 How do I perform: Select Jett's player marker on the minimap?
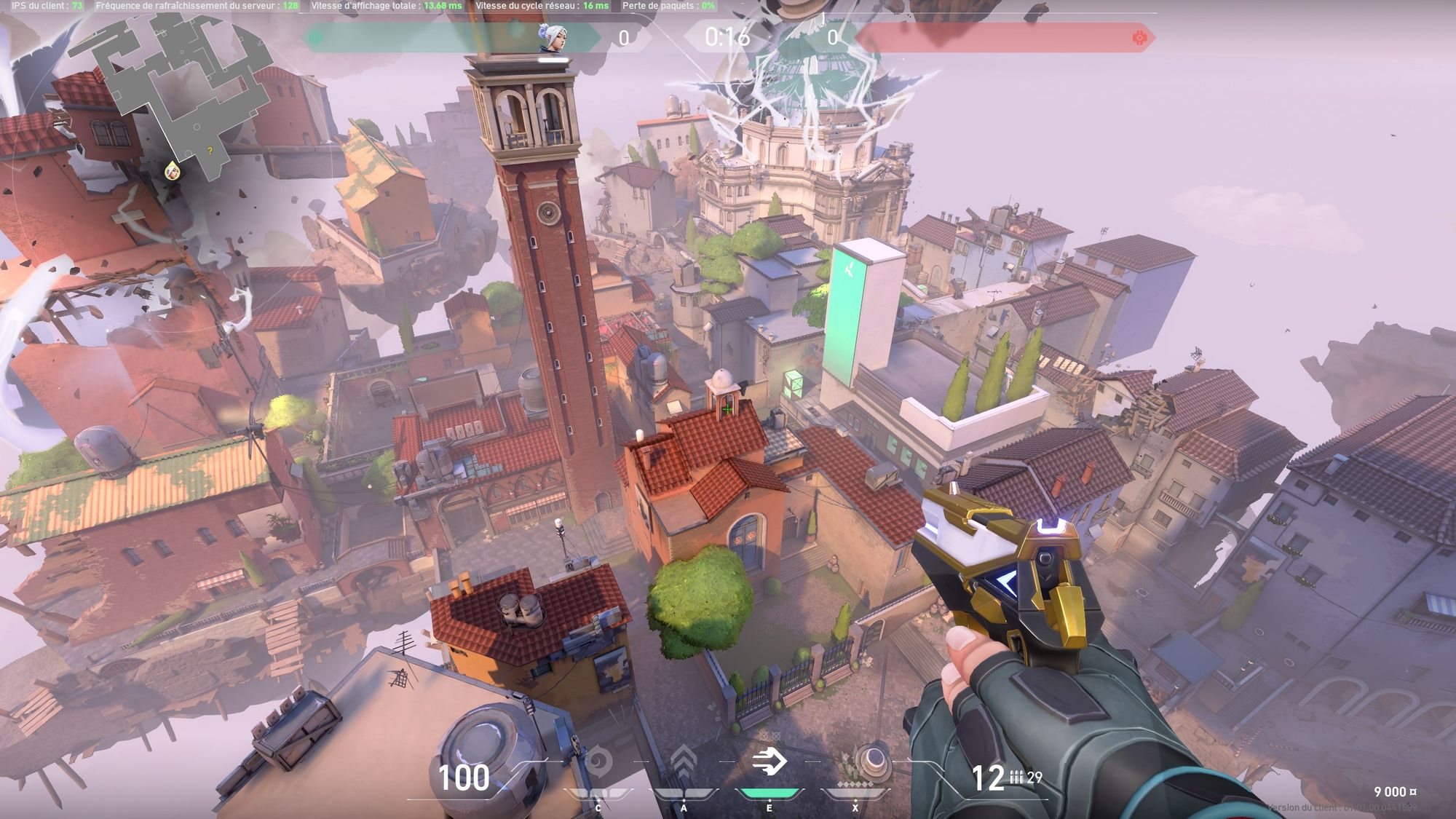pos(173,171)
